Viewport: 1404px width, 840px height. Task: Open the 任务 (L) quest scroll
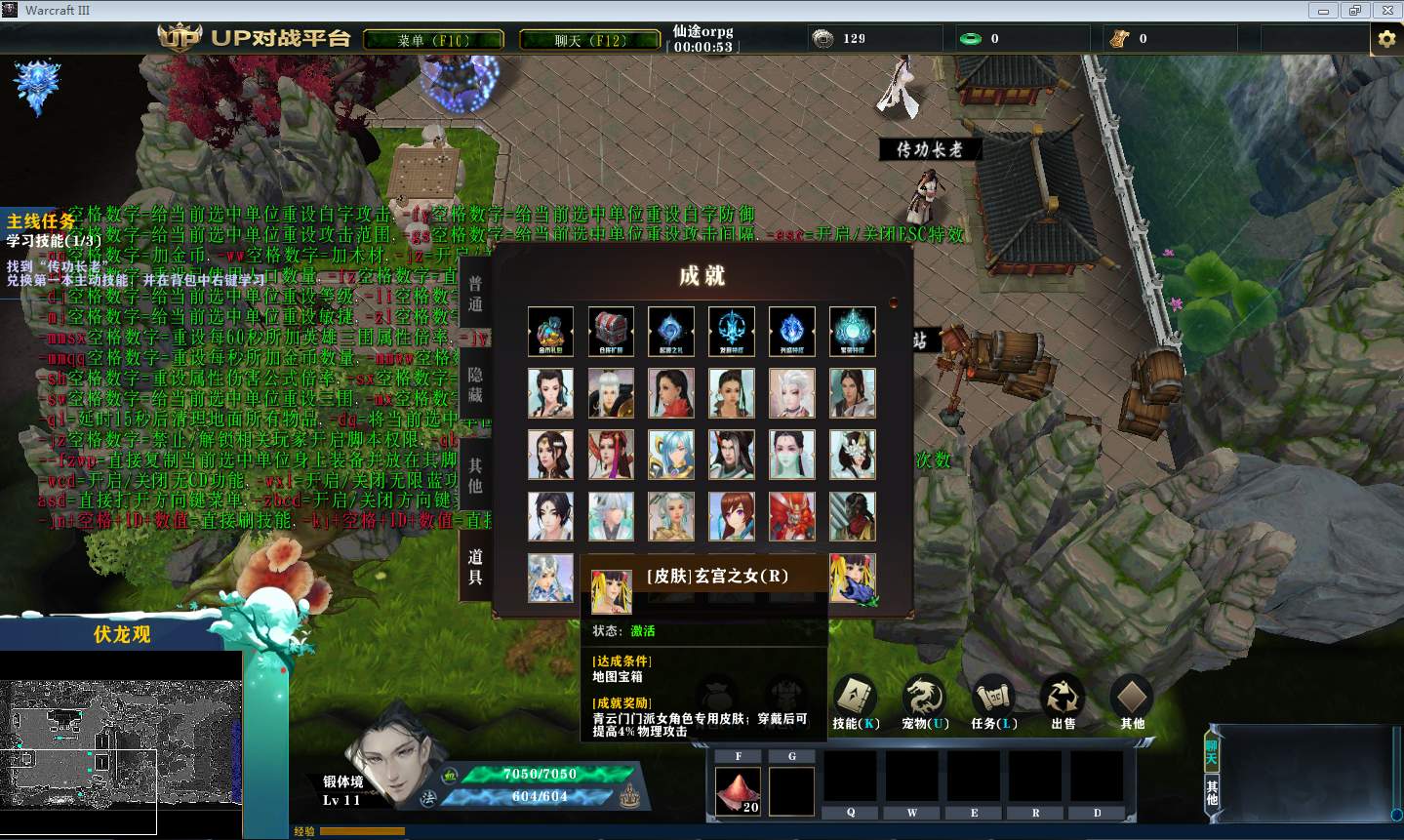[x=993, y=700]
